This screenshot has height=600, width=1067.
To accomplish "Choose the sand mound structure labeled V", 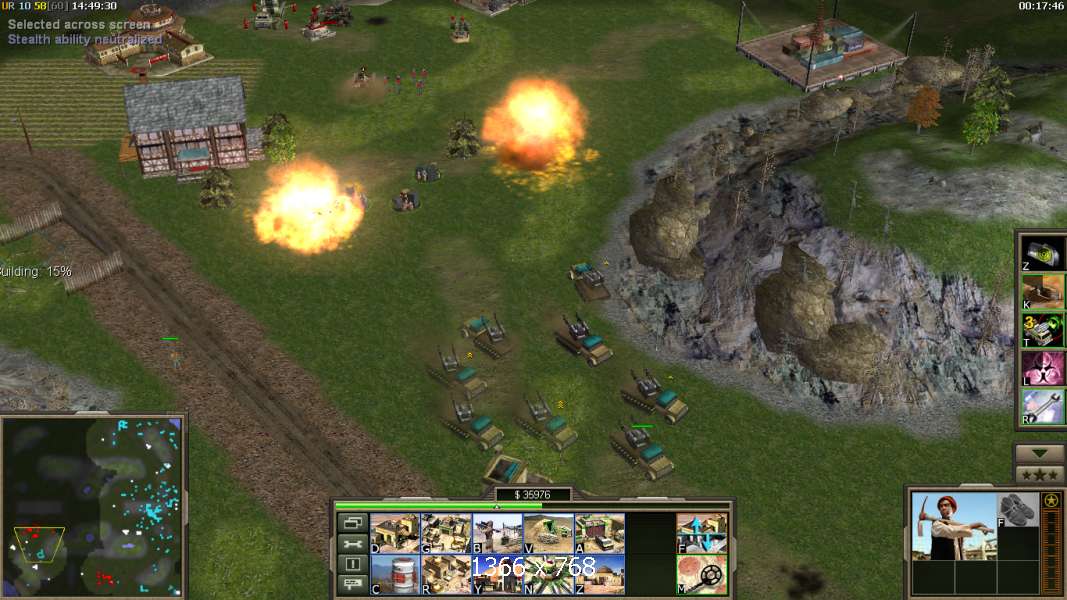I will pyautogui.click(x=548, y=533).
